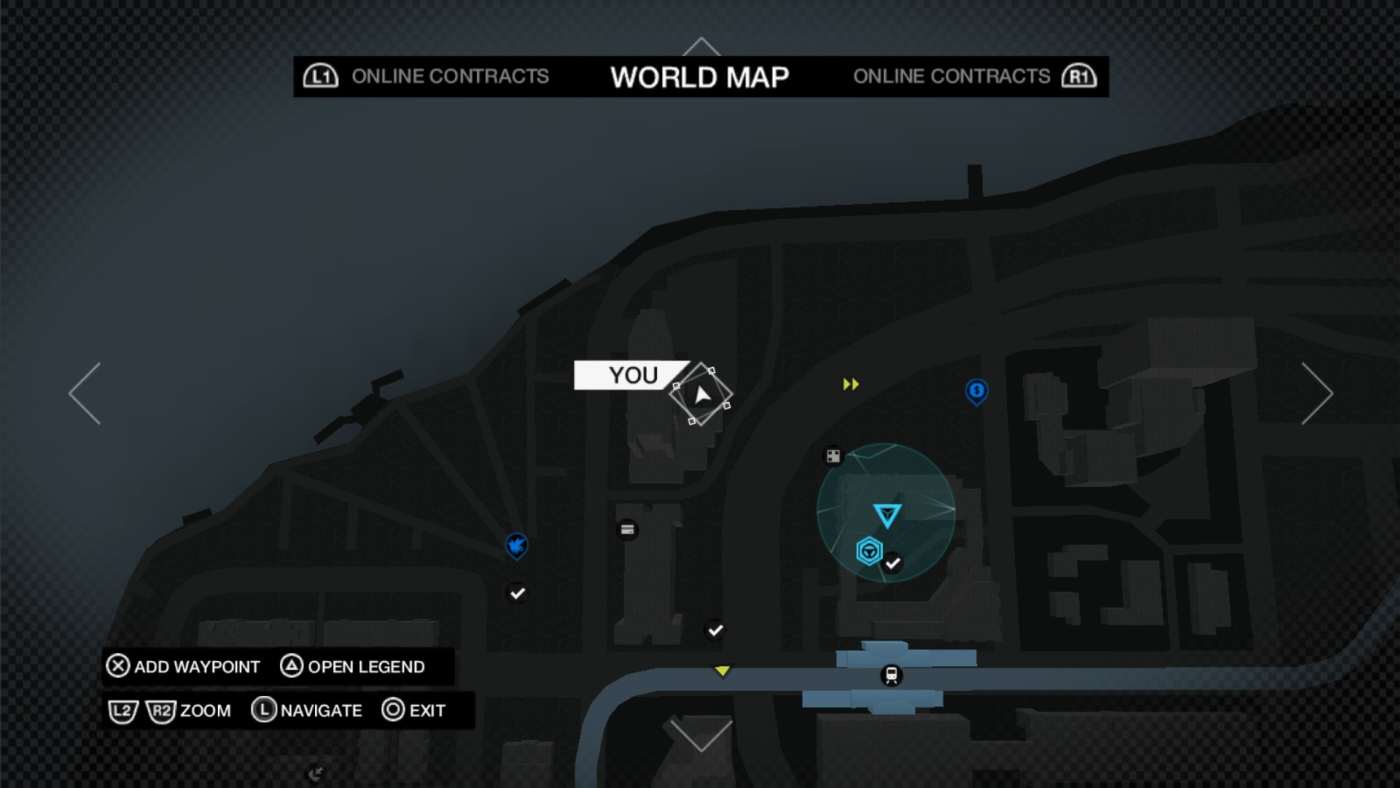Click the yellow double-arrow travel icon
This screenshot has height=788, width=1400.
coord(851,383)
